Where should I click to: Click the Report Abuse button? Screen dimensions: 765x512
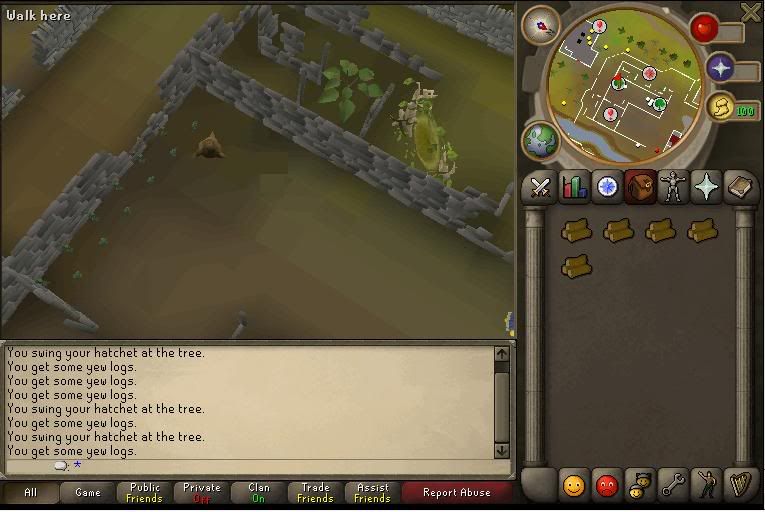tap(456, 493)
